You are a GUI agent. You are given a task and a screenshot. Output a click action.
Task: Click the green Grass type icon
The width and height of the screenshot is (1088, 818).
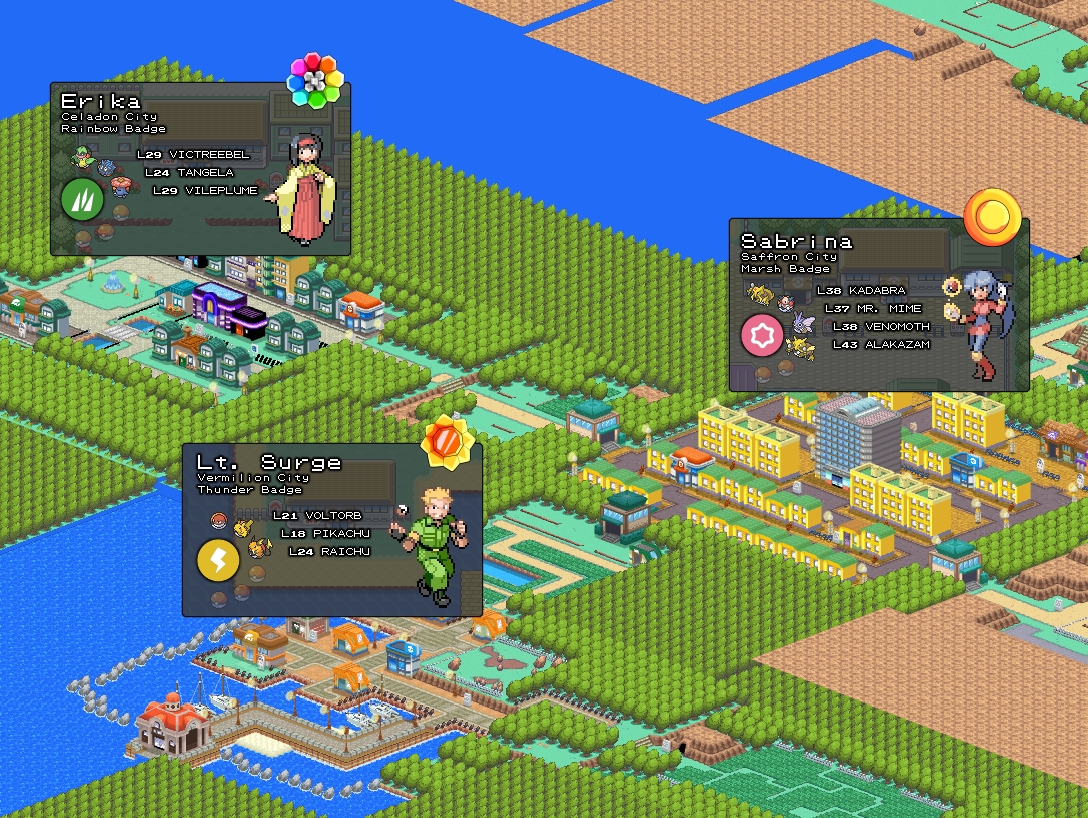82,198
